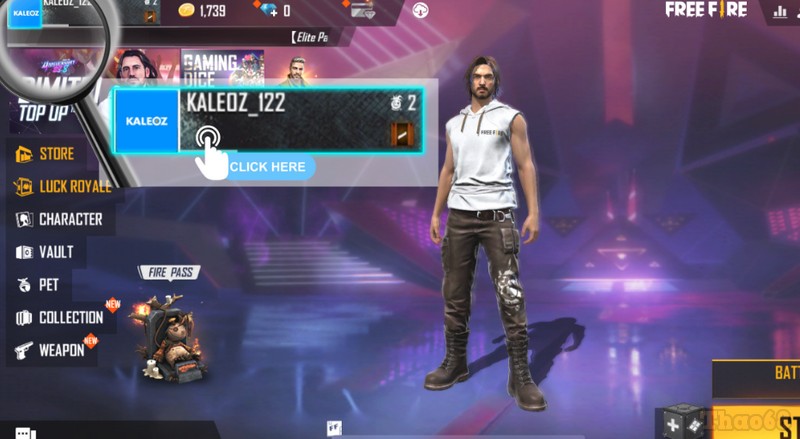Screen dimensions: 800x439
Task: Open the stats bar-chart icon
Action: click(x=781, y=12)
